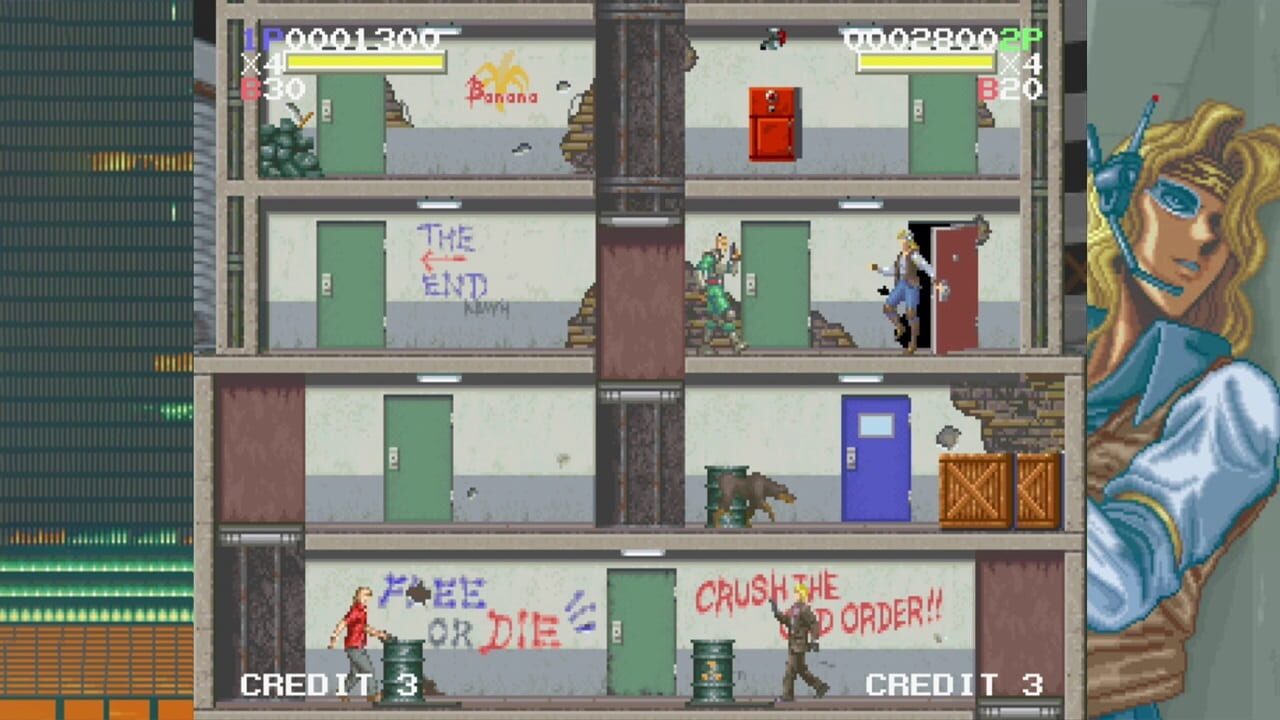Select the gun icon above the 2P score
The image size is (1280, 720).
(x=772, y=38)
